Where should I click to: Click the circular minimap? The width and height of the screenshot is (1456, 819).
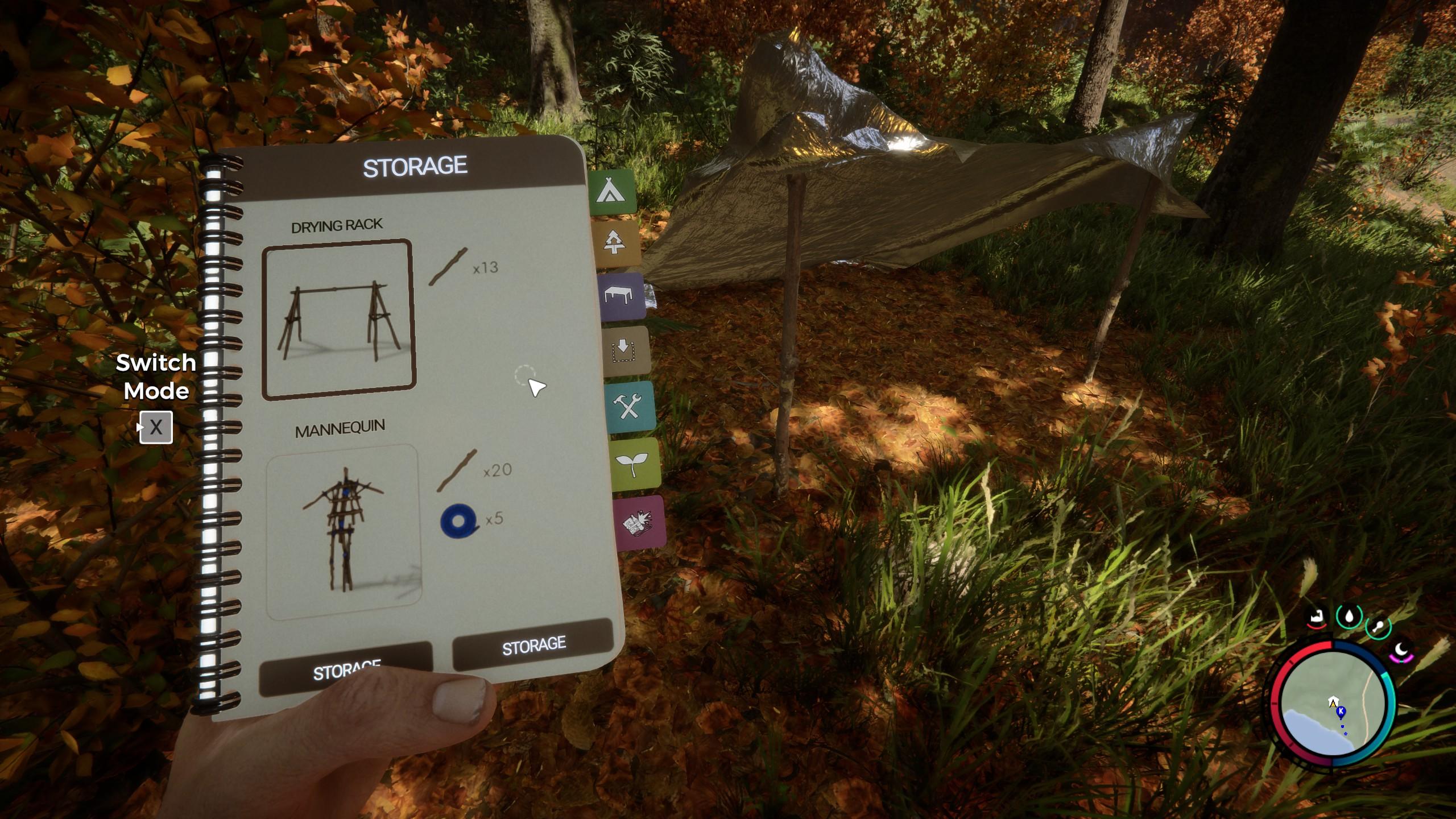[x=1333, y=703]
